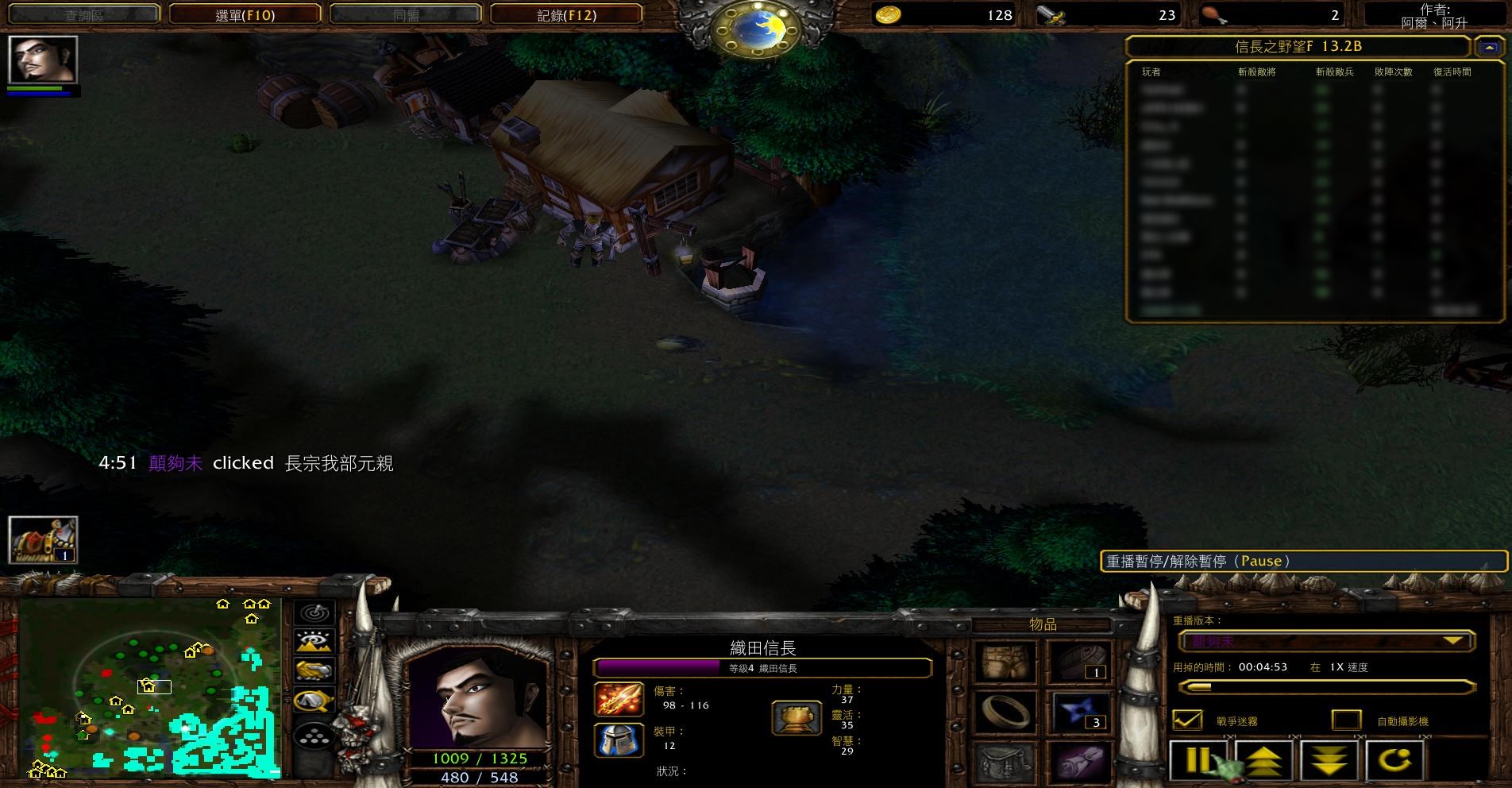Click the idle unit icon above the minimap
The height and width of the screenshot is (788, 1512).
(x=43, y=539)
